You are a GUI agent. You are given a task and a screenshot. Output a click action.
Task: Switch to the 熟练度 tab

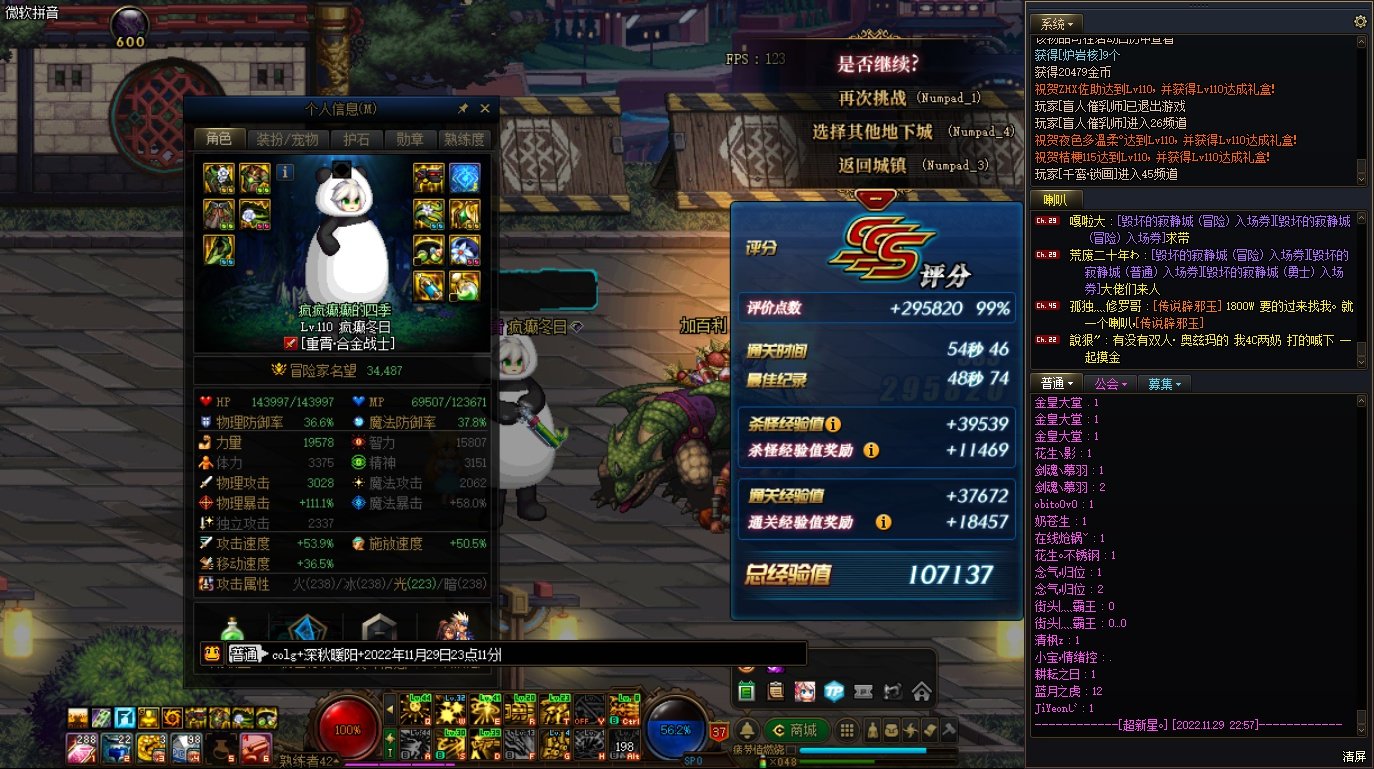464,139
